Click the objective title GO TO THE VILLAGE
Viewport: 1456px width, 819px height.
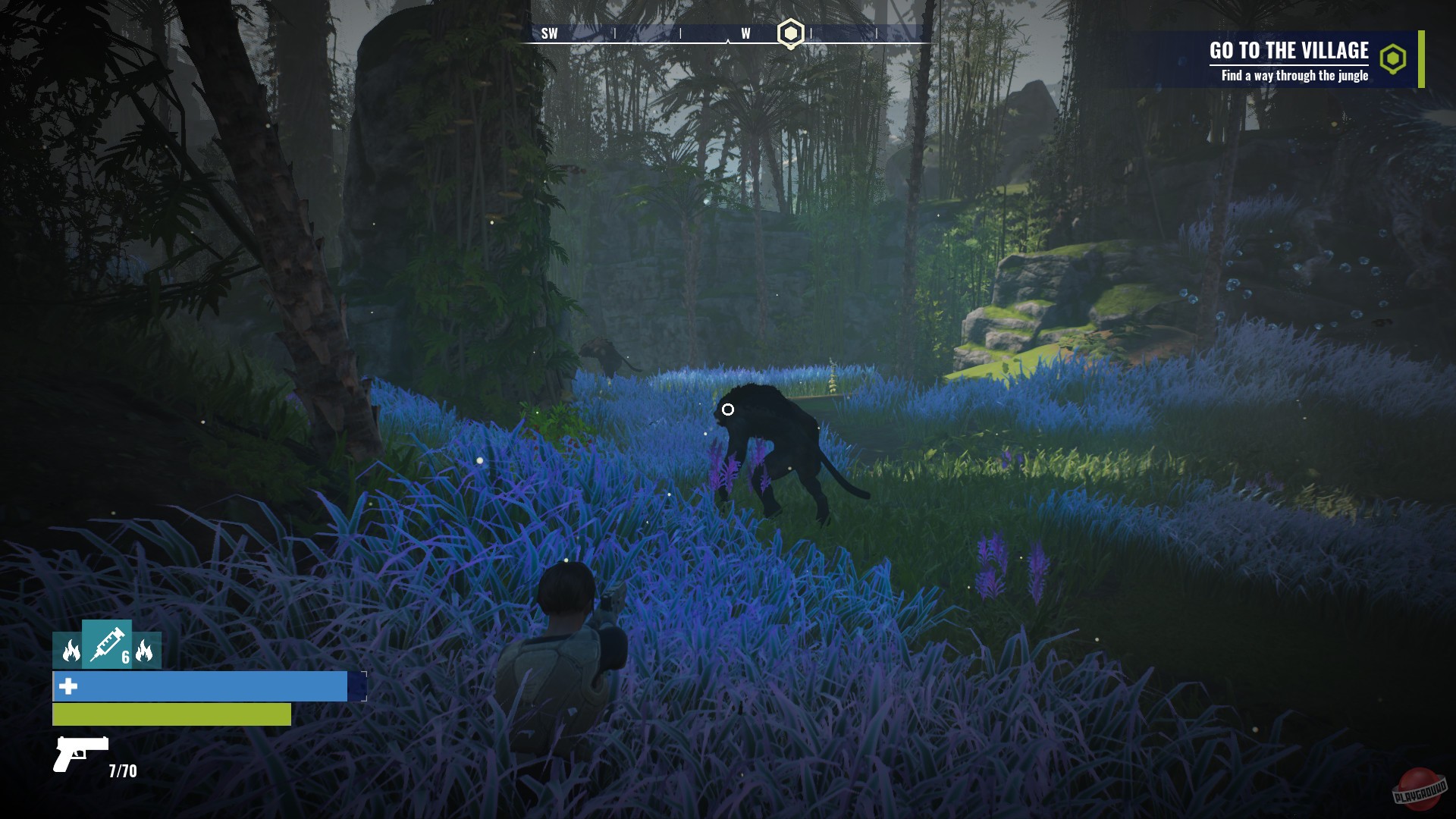coord(1289,52)
